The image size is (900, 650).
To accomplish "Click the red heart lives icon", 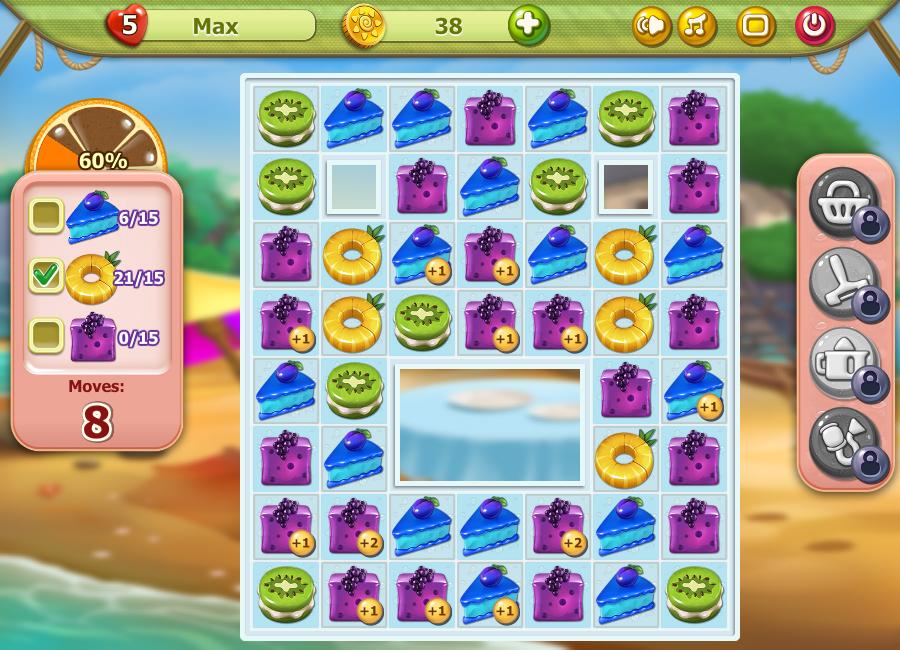I will (x=127, y=25).
